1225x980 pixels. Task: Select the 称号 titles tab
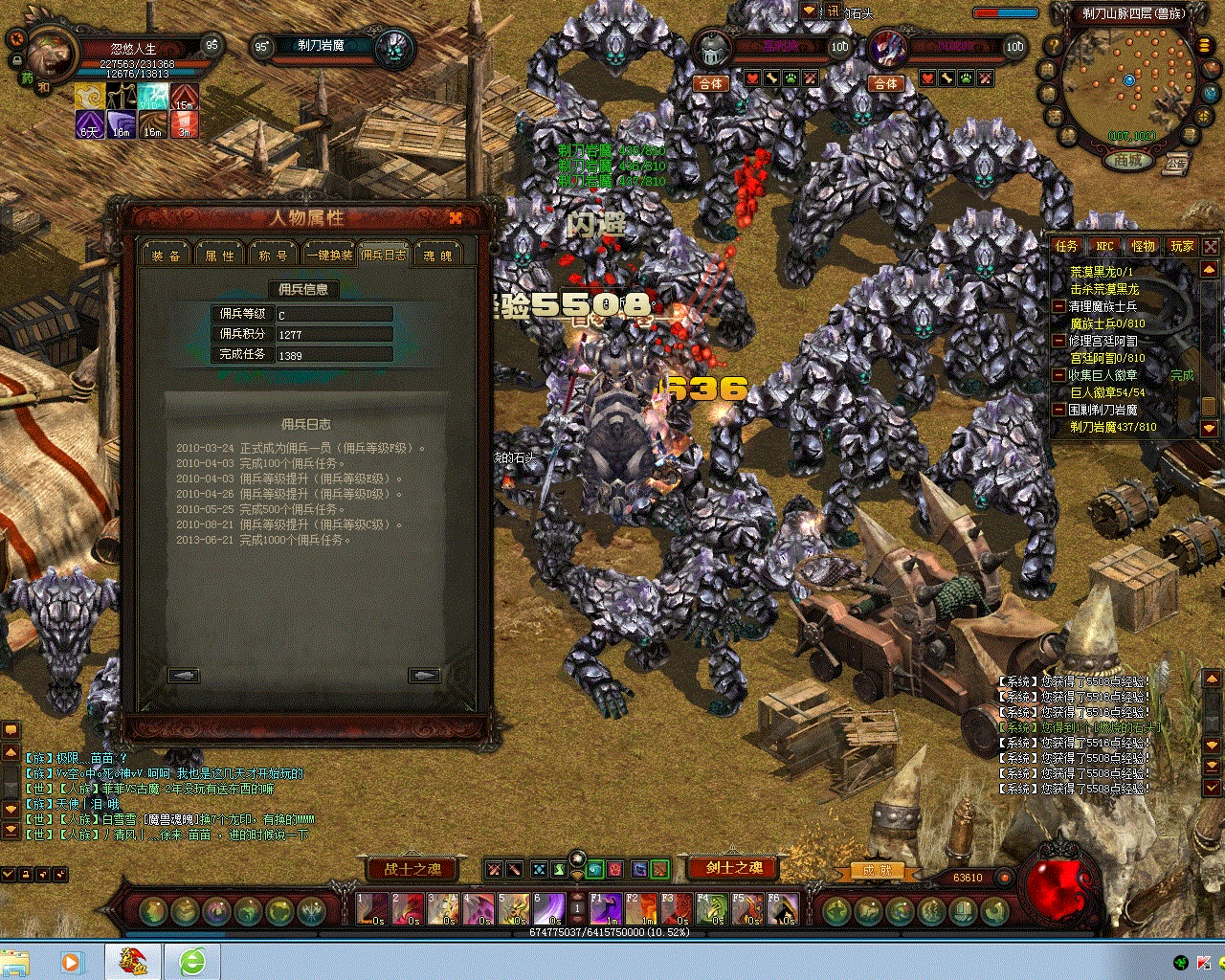coord(274,256)
